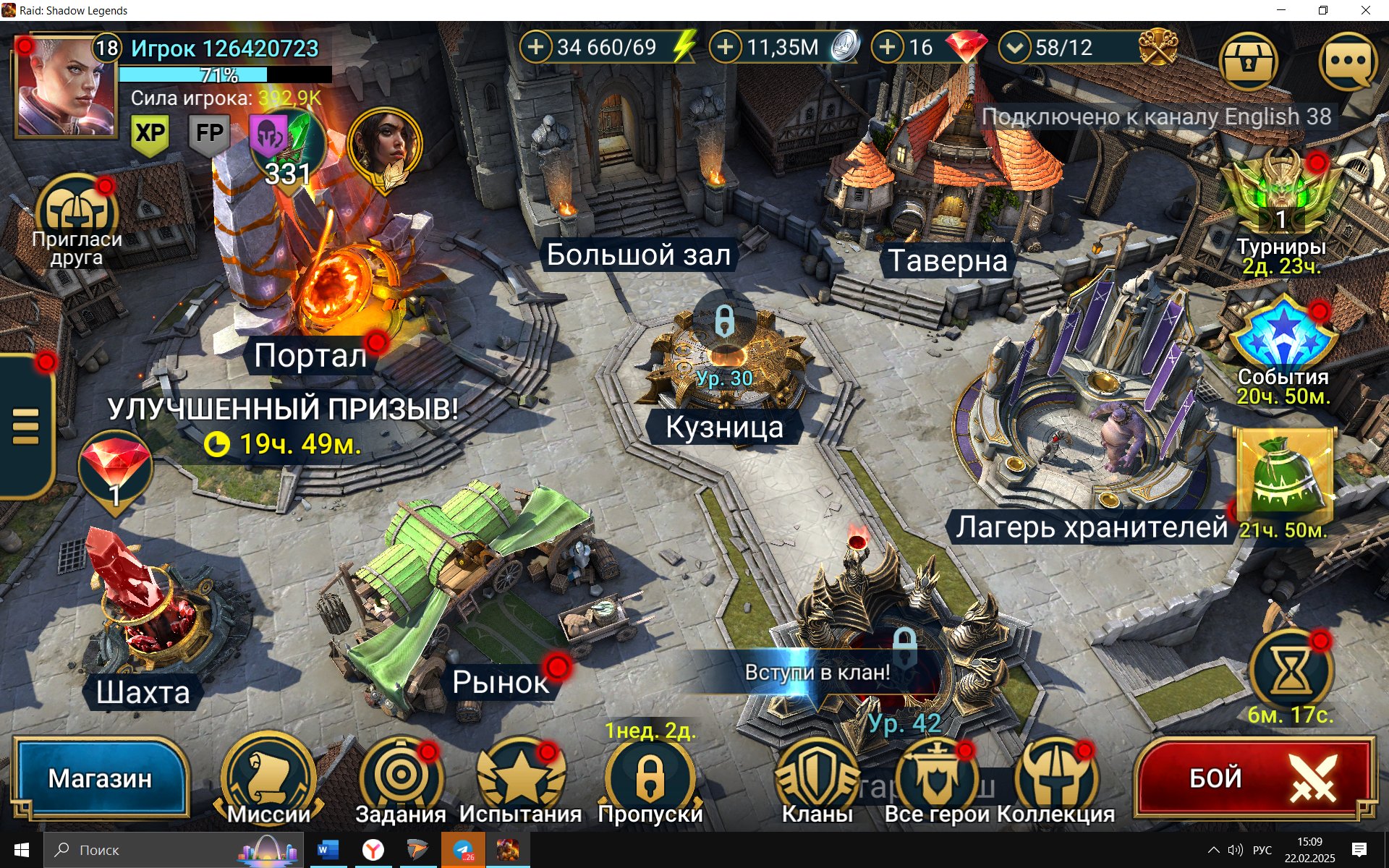The height and width of the screenshot is (868, 1389).
Task: Add silver with the plus button
Action: (x=726, y=48)
